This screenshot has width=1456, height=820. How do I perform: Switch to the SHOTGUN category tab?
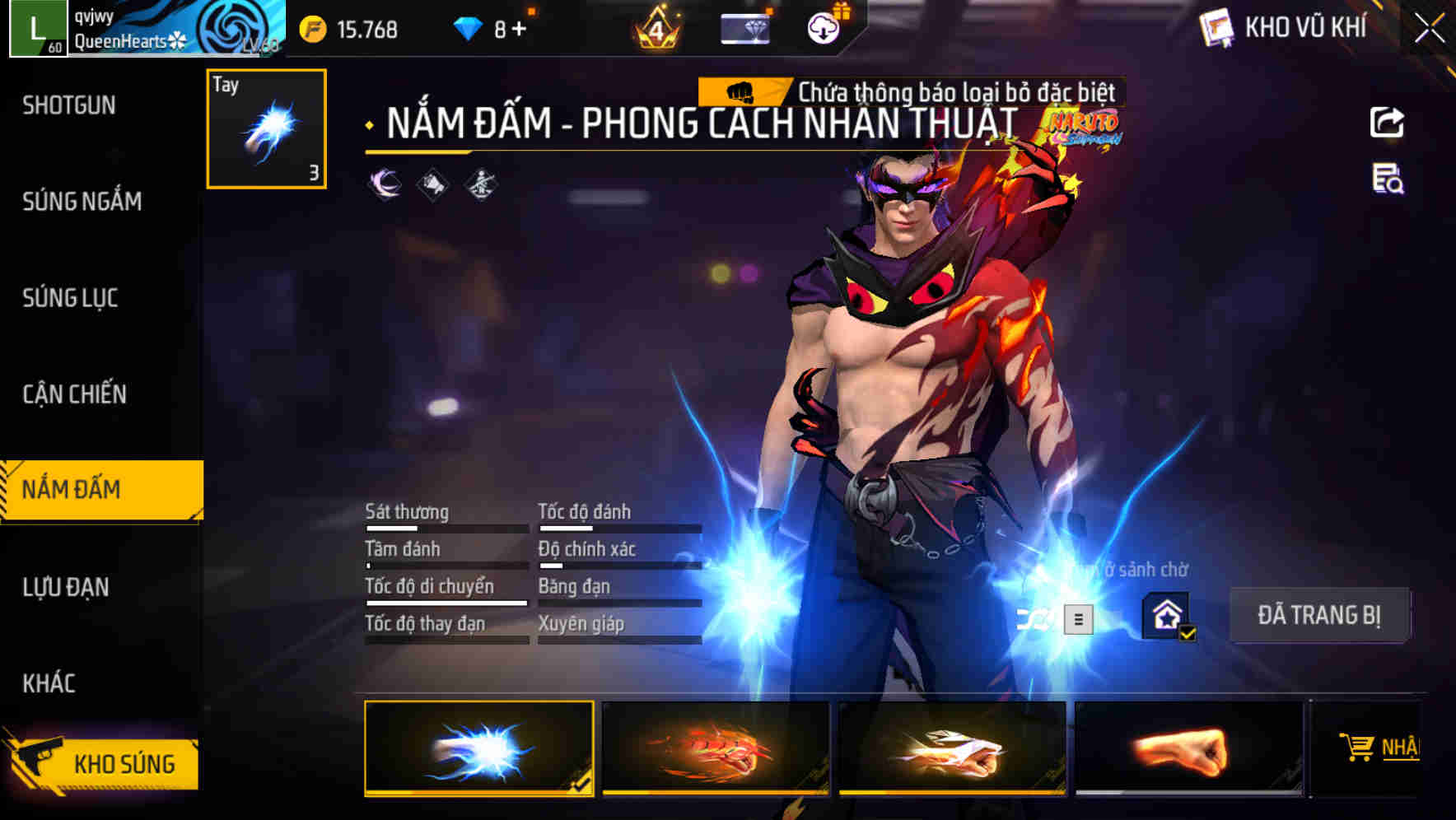[70, 105]
